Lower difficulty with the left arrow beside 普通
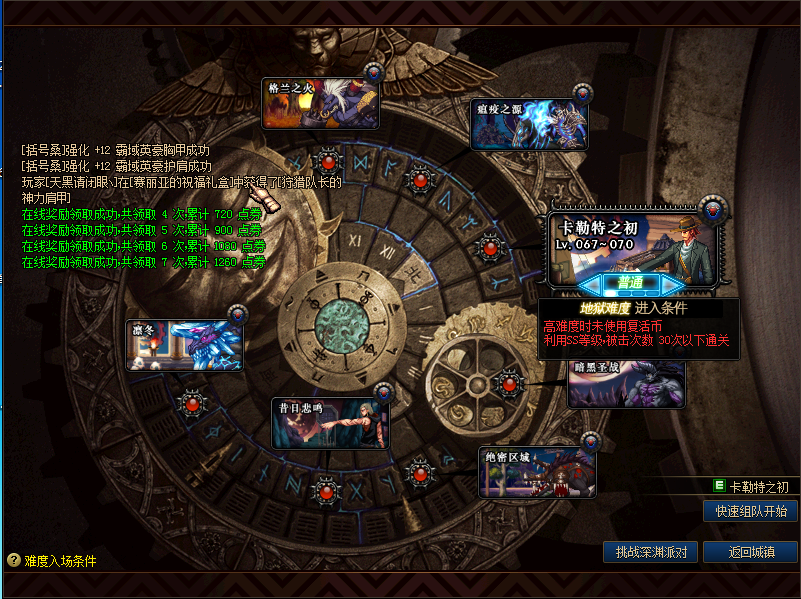Image resolution: width=801 pixels, height=599 pixels. click(587, 284)
